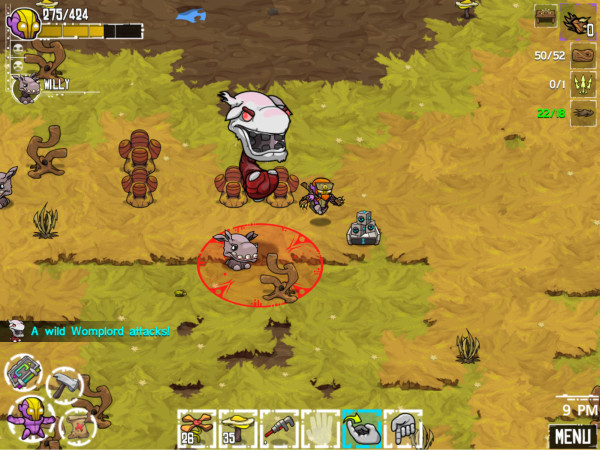The height and width of the screenshot is (450, 600).
Task: Click the wood log ingredient icon
Action: coord(583,56)
